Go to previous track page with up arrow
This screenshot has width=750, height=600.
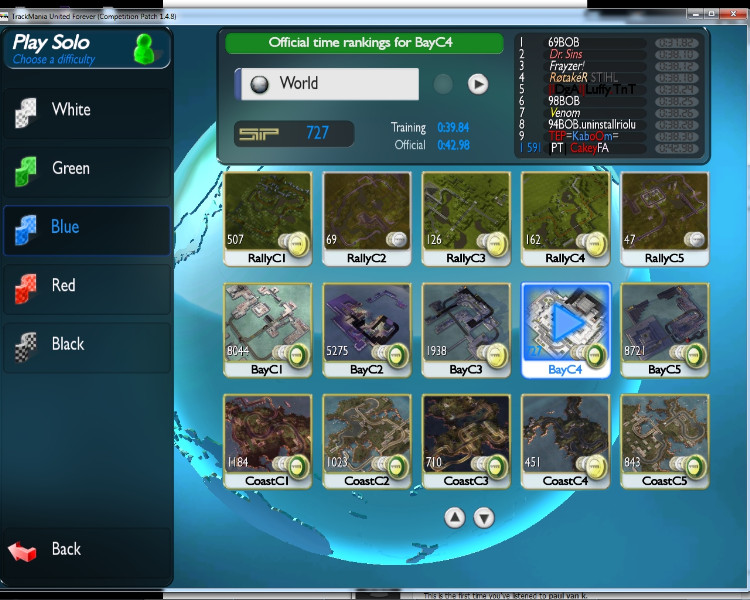click(x=455, y=517)
